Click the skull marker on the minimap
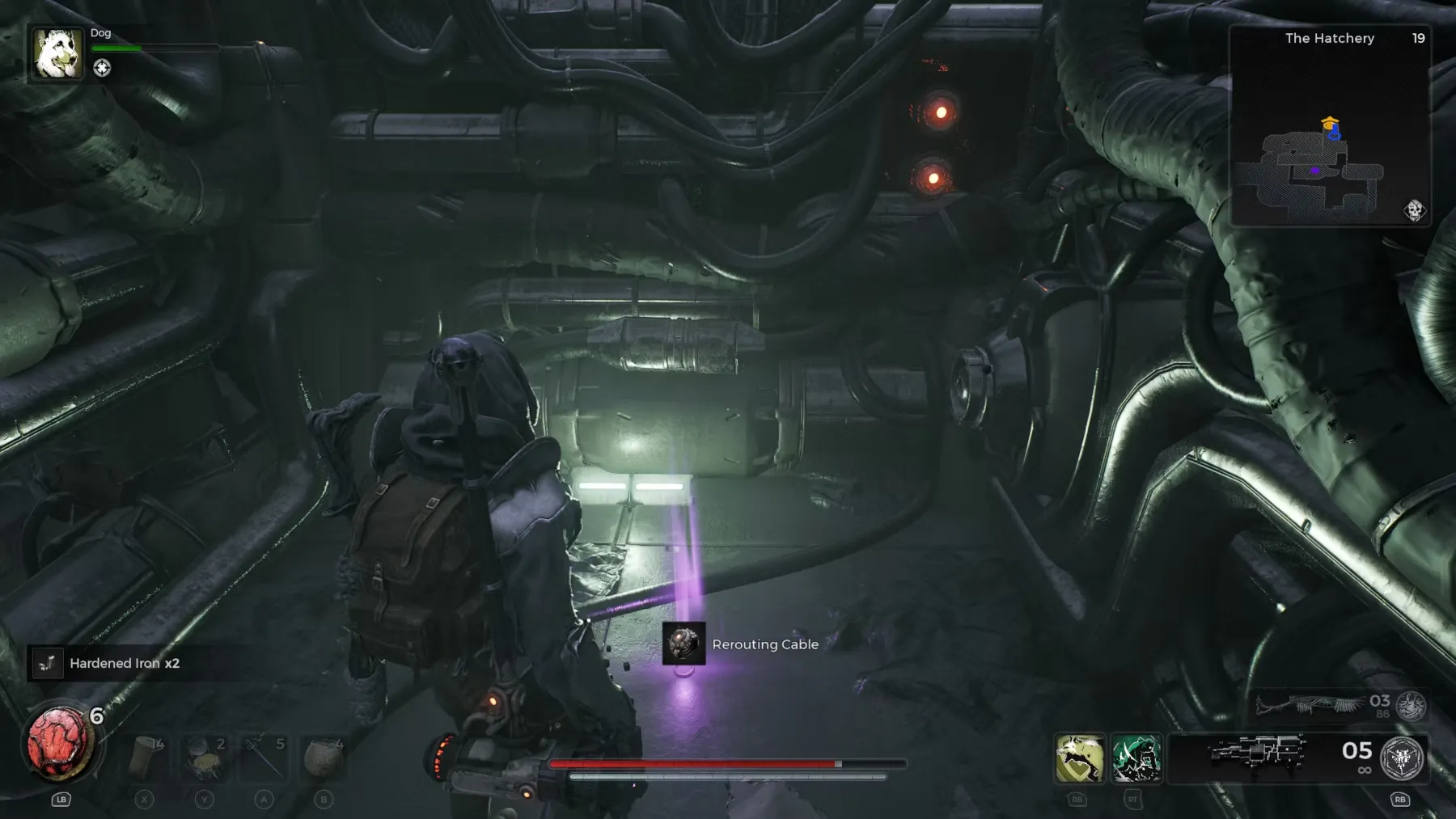This screenshot has height=819, width=1456. click(x=1414, y=210)
